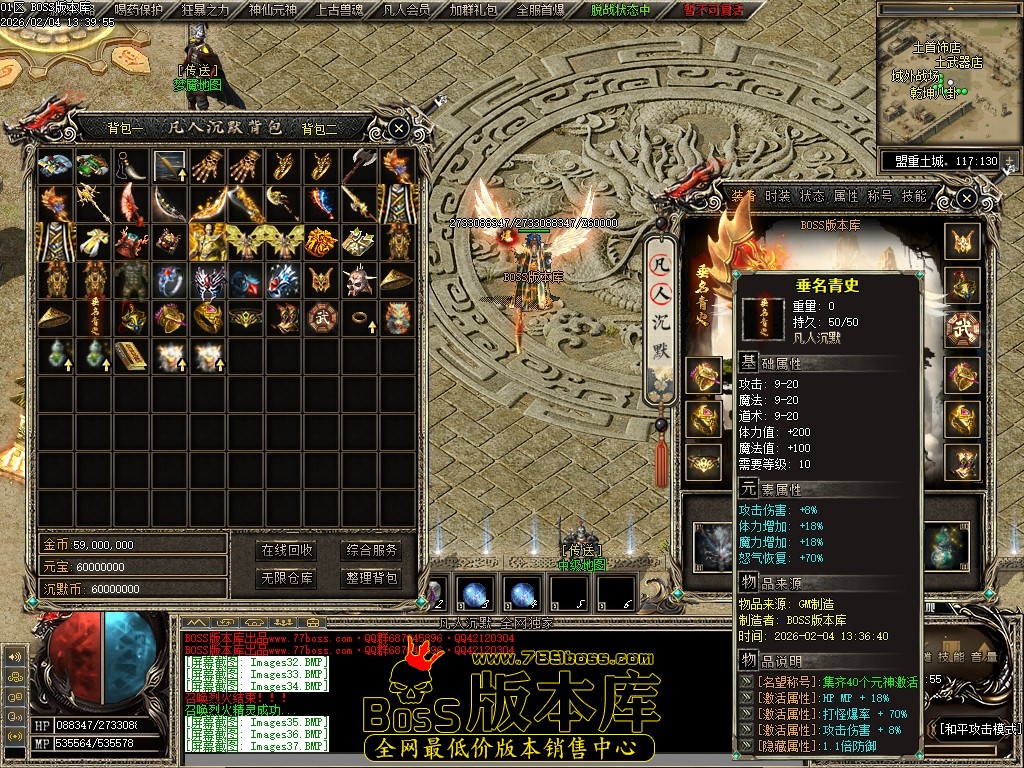Screen dimensions: 1024x768
Task: Switch to the 技能 skills tab
Action: pyautogui.click(x=913, y=196)
